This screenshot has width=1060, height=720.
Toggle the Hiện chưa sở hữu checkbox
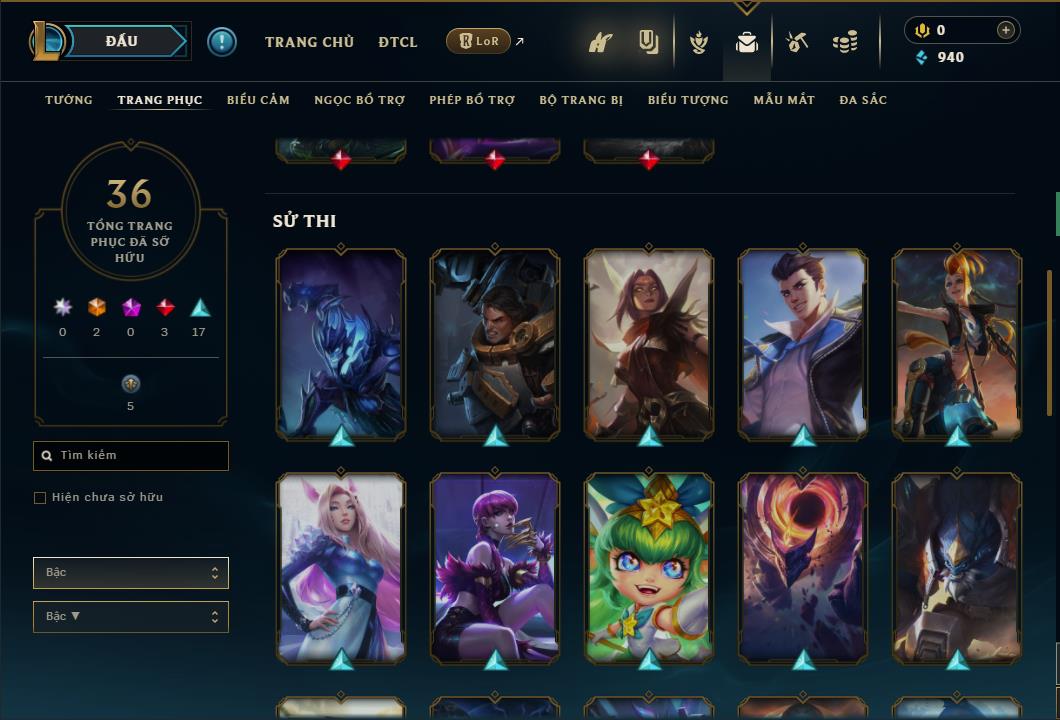pos(40,498)
